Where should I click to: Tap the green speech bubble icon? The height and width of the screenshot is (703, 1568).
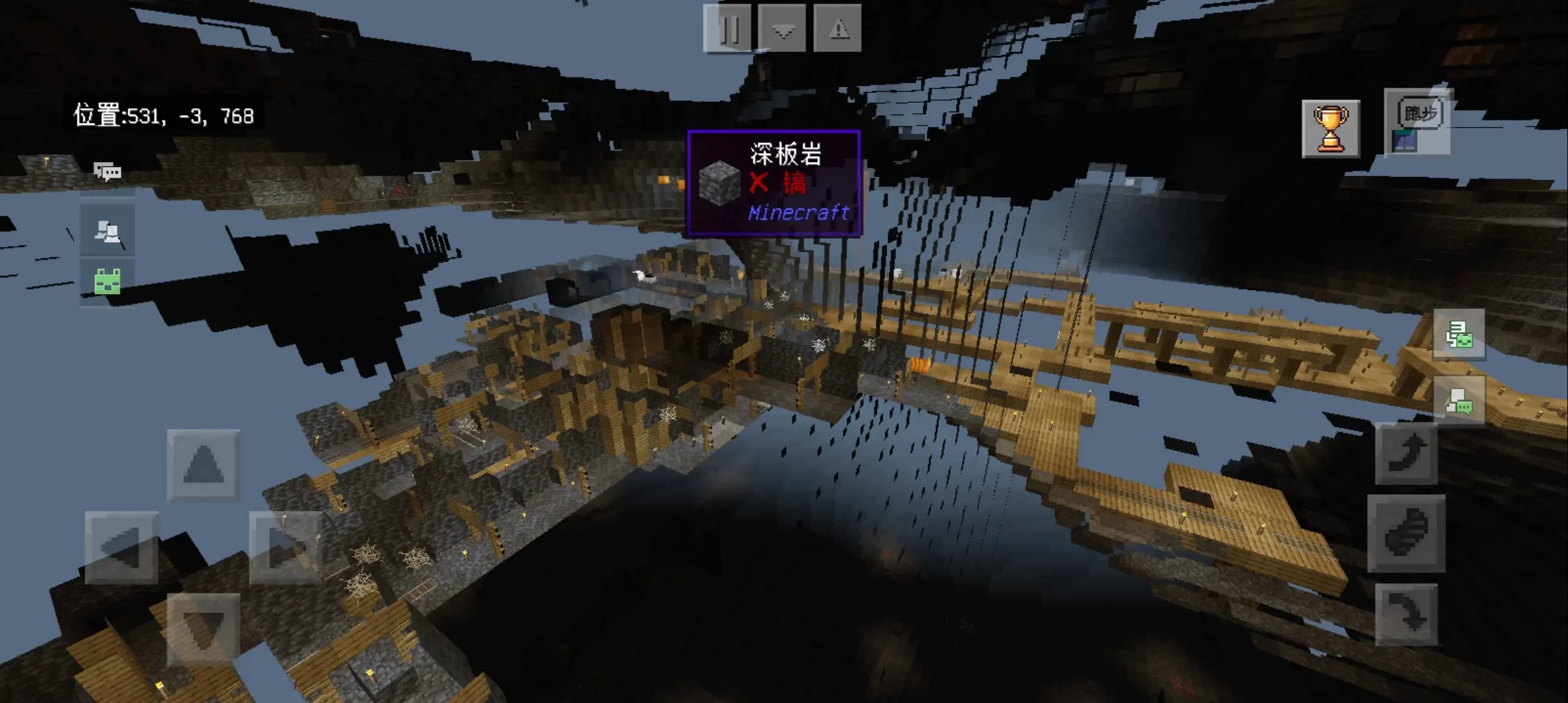1459,401
